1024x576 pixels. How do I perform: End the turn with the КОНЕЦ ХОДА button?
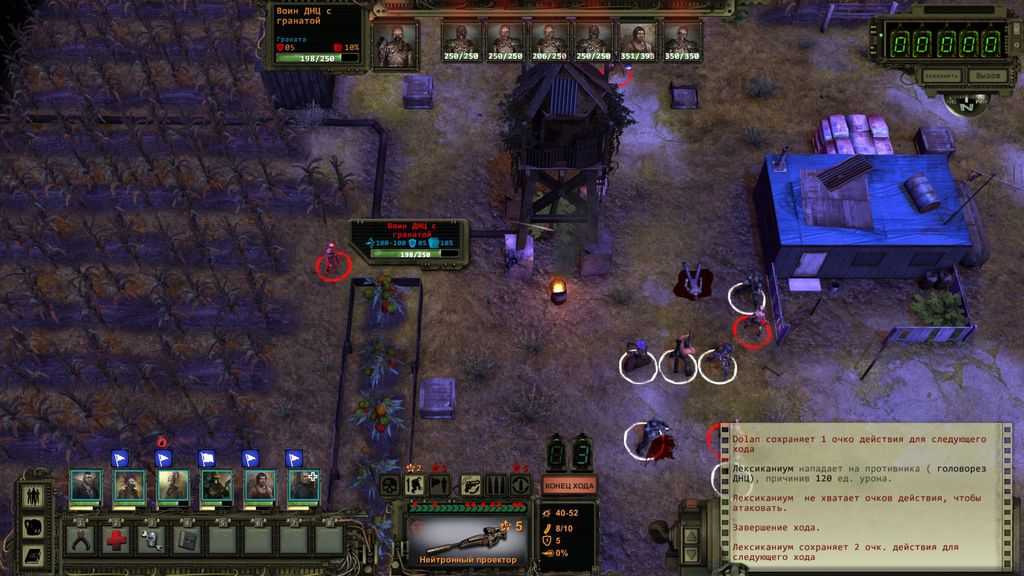(x=569, y=485)
